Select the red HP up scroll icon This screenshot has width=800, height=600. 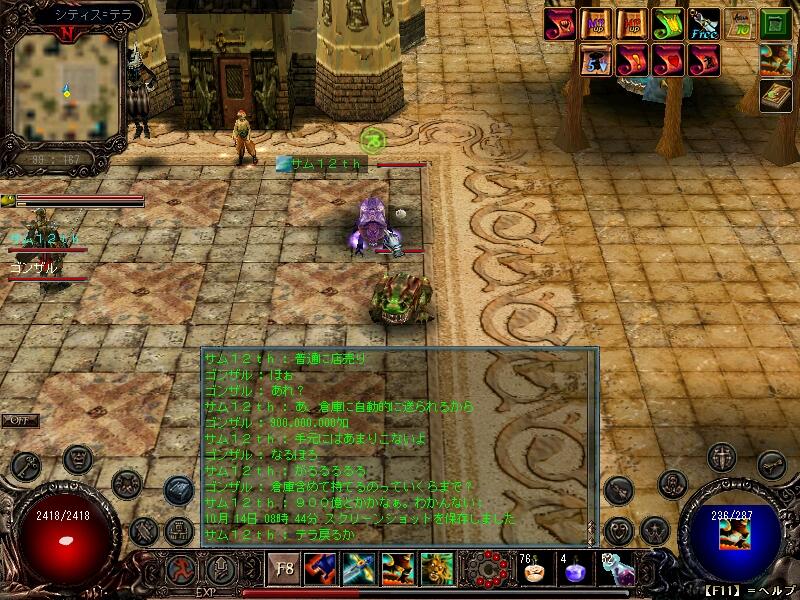coord(632,24)
